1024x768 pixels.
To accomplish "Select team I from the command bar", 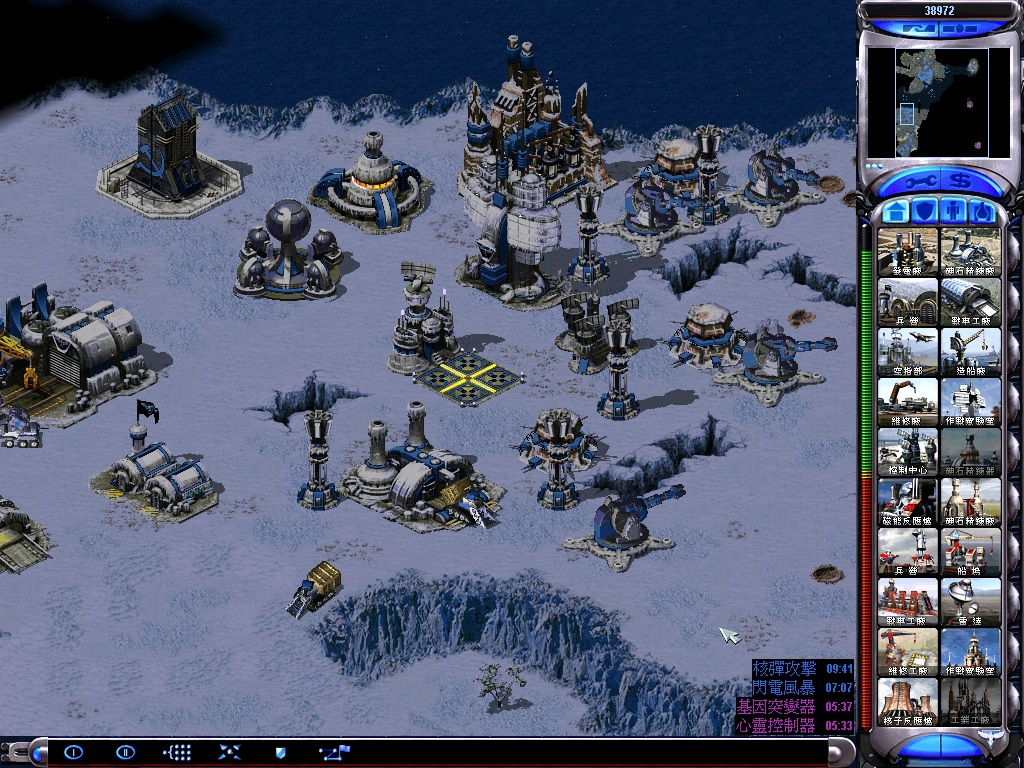I will pyautogui.click(x=74, y=752).
